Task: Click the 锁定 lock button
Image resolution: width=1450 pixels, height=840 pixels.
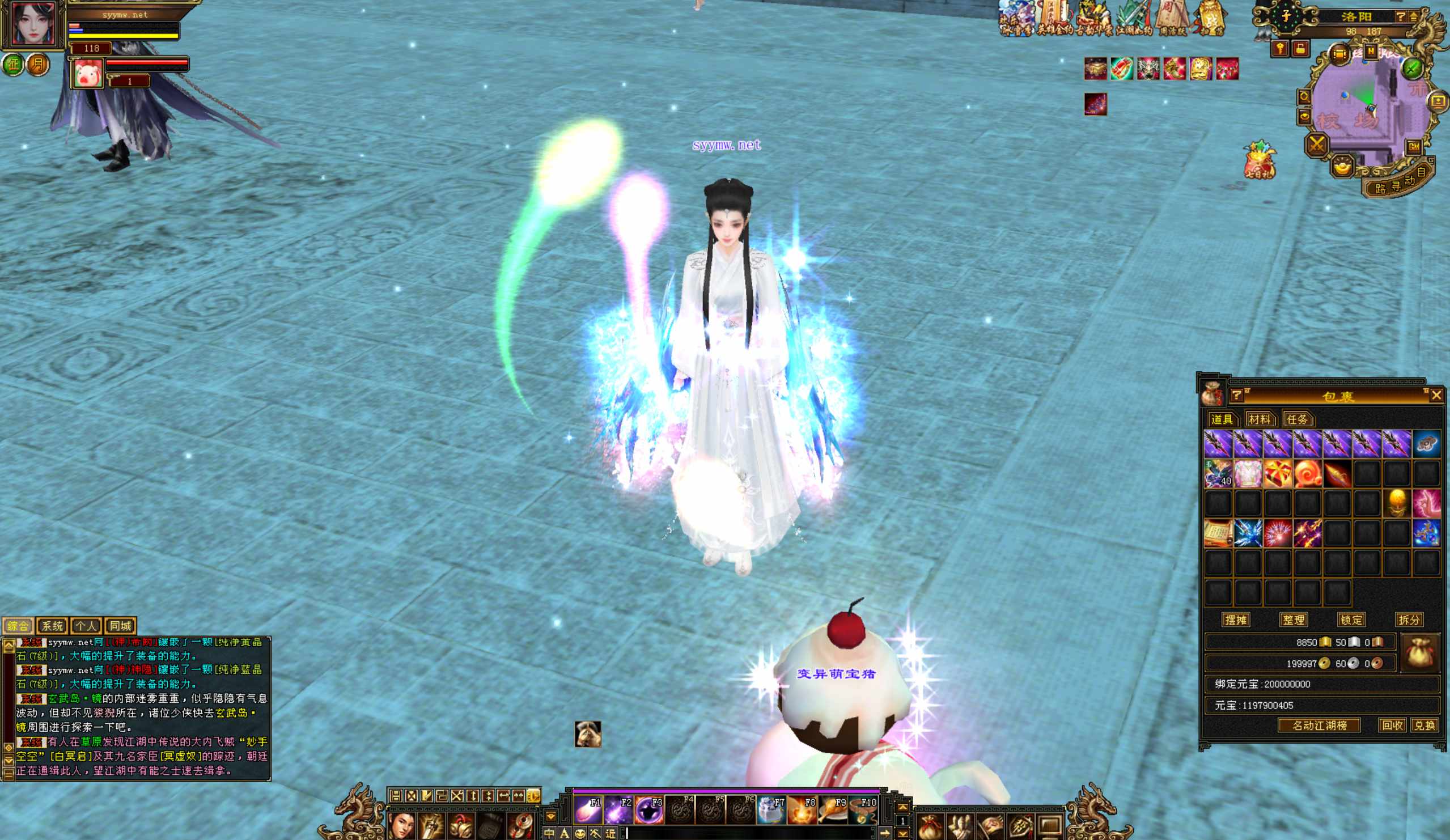Action: point(1351,620)
